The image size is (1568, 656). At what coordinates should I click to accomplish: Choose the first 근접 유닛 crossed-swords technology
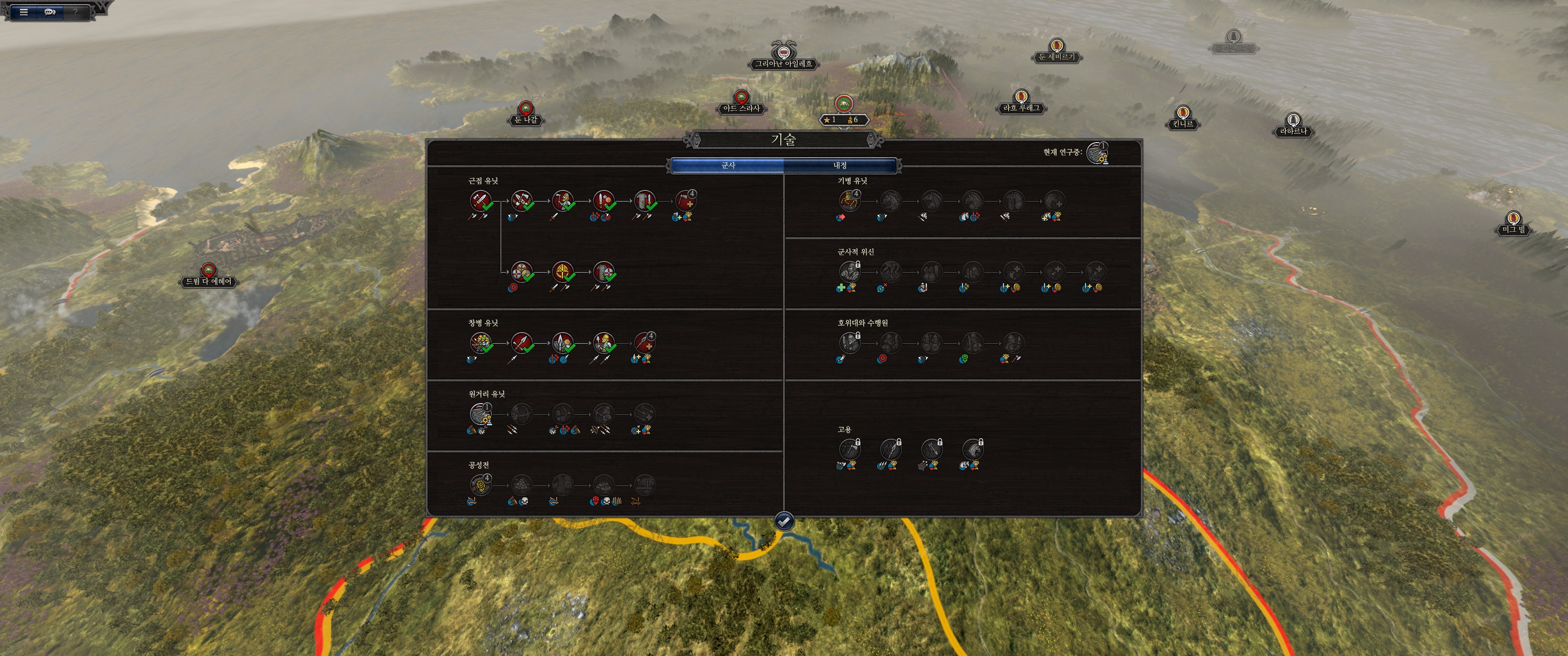coord(480,200)
